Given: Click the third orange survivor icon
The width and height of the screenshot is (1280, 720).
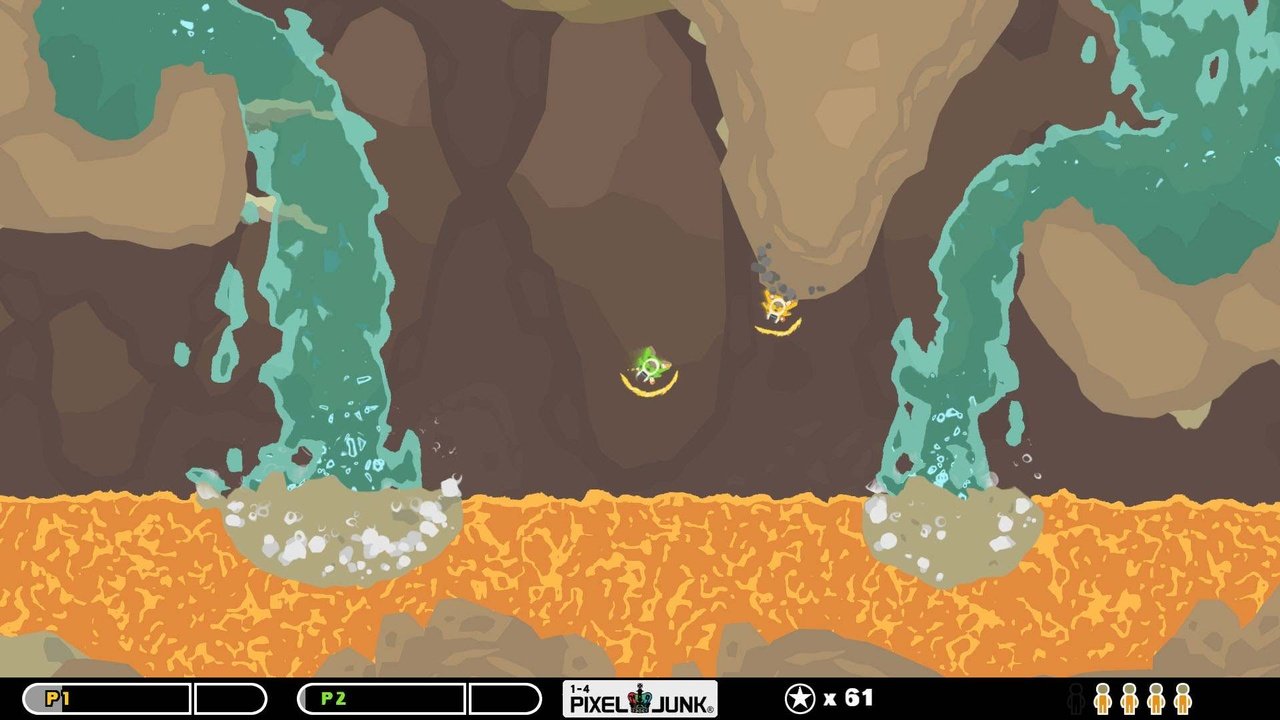Looking at the screenshot, I should 1156,700.
